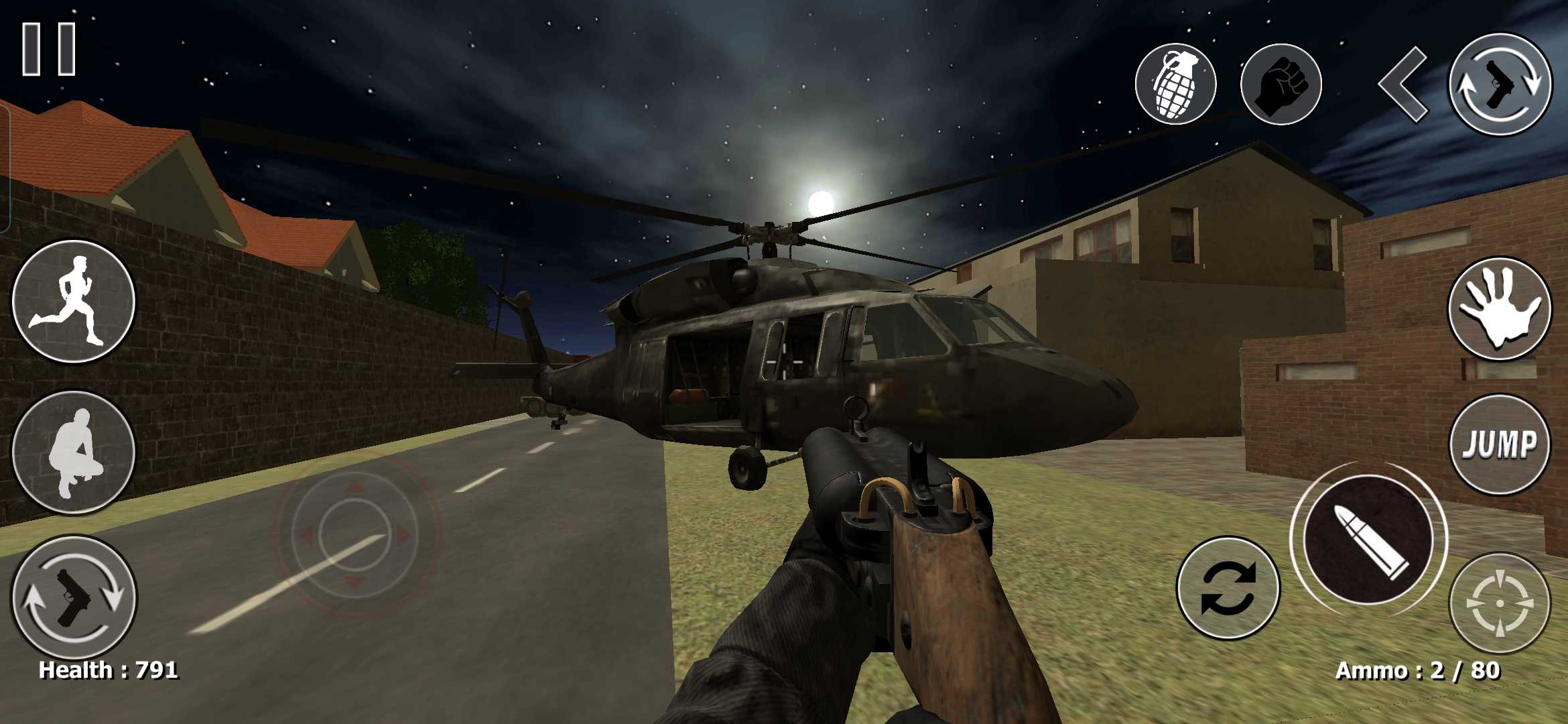
Task: Pause the game with the pause button
Action: point(49,49)
